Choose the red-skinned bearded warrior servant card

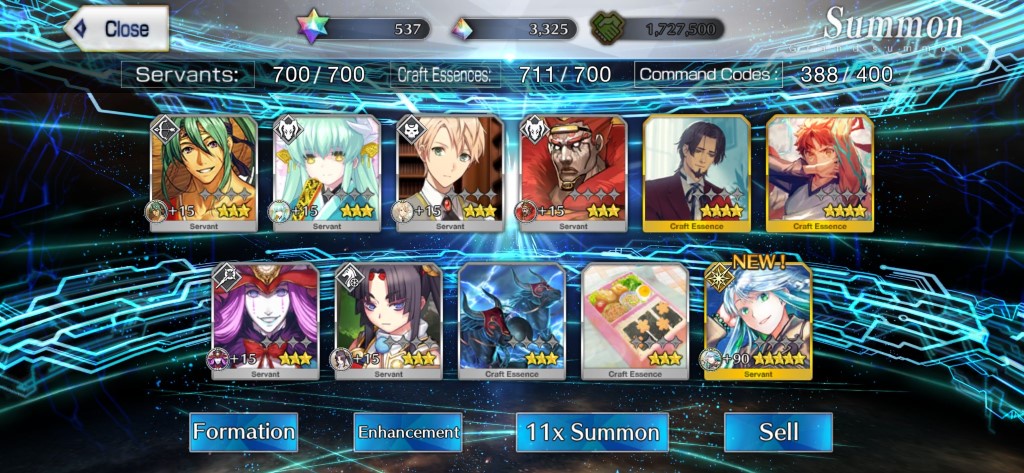573,172
